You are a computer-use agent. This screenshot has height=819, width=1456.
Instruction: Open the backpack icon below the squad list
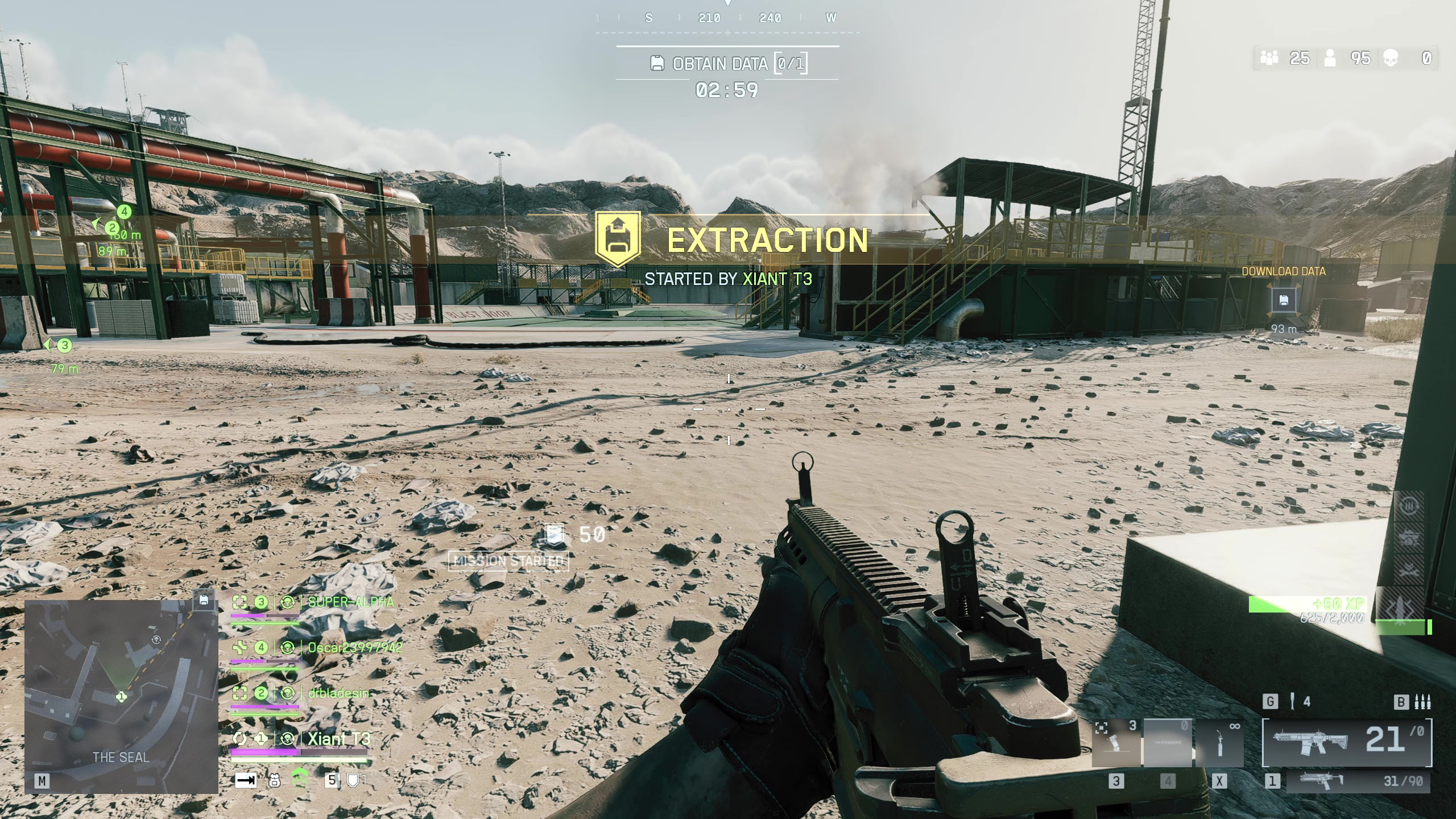(274, 781)
